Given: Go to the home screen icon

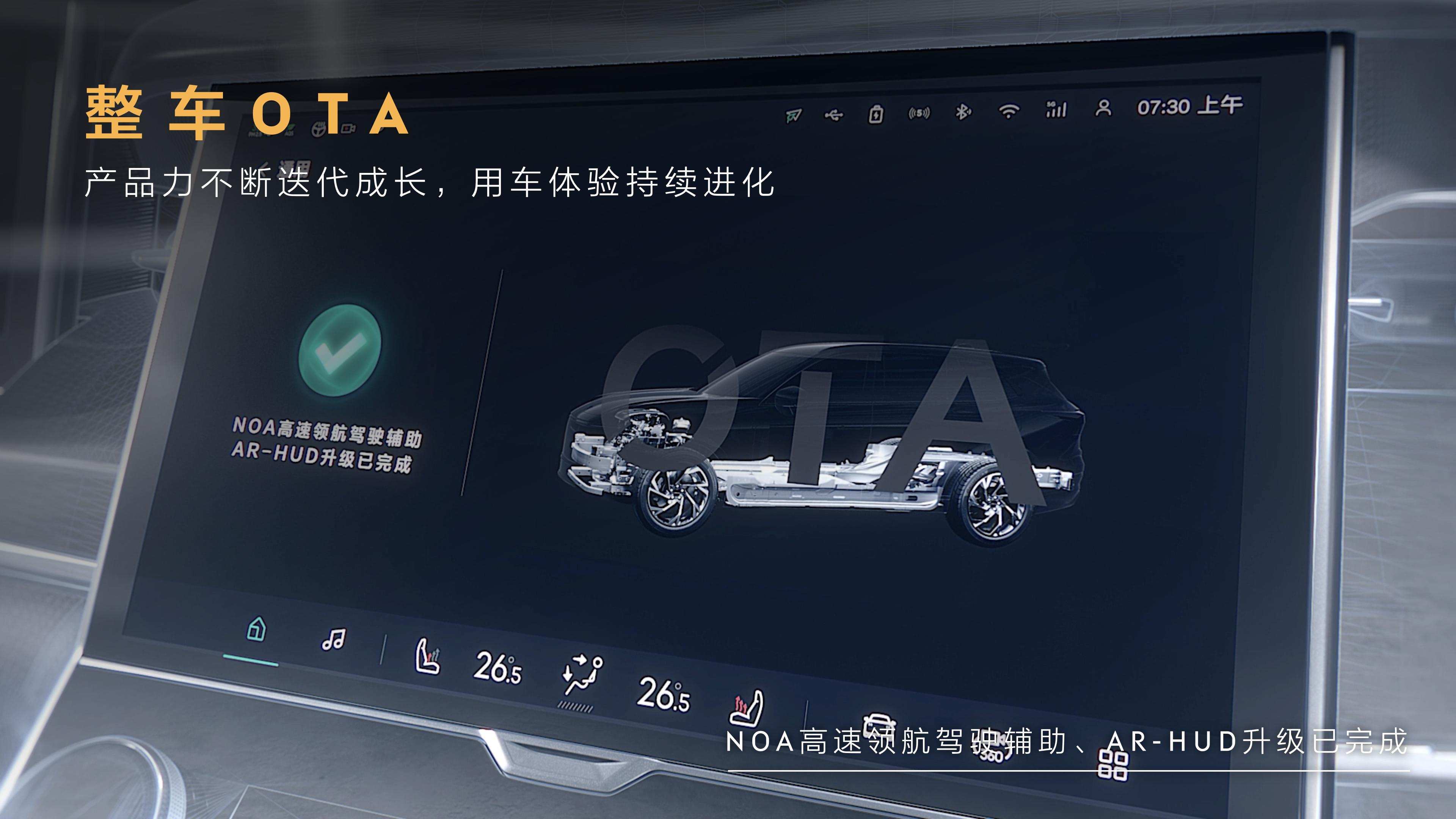Looking at the screenshot, I should click(257, 629).
